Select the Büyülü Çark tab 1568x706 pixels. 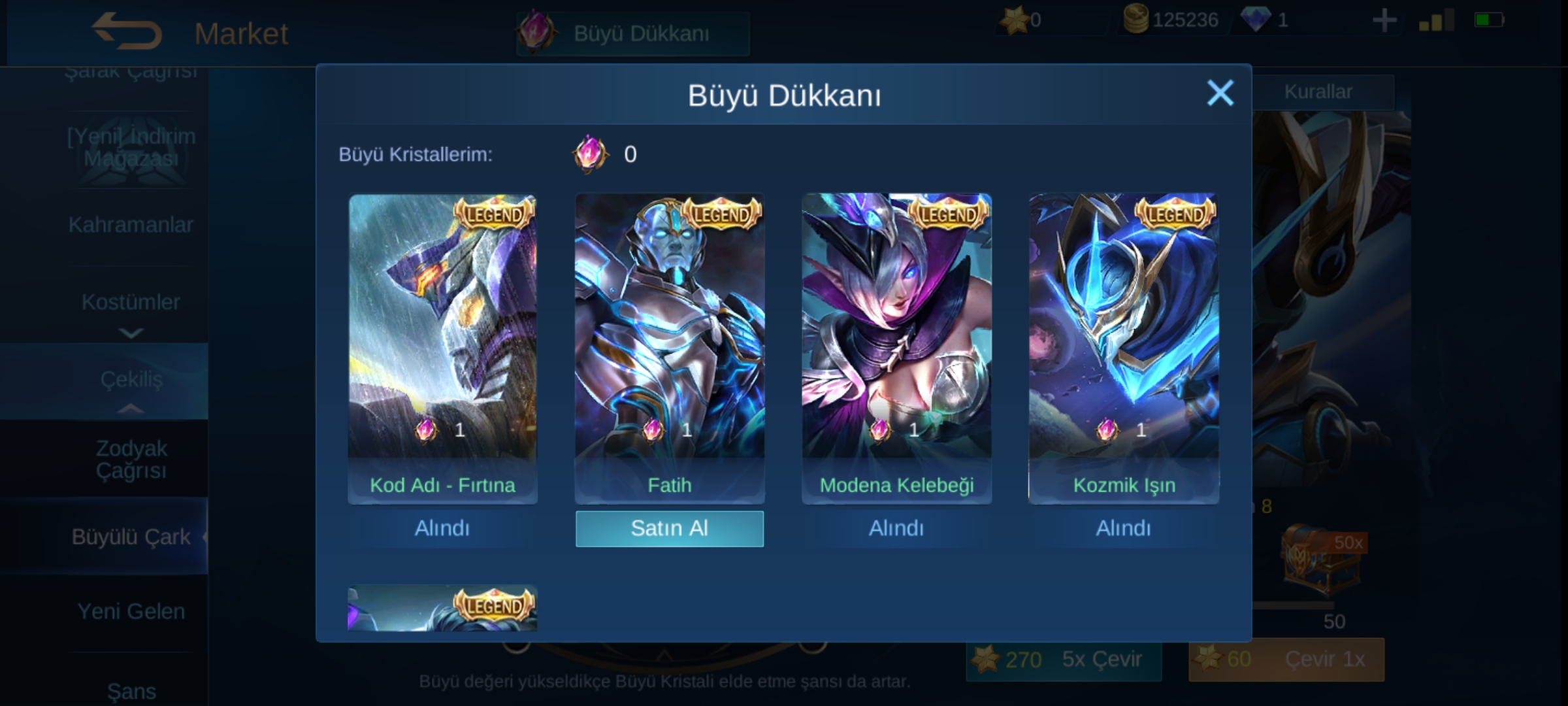click(x=131, y=537)
